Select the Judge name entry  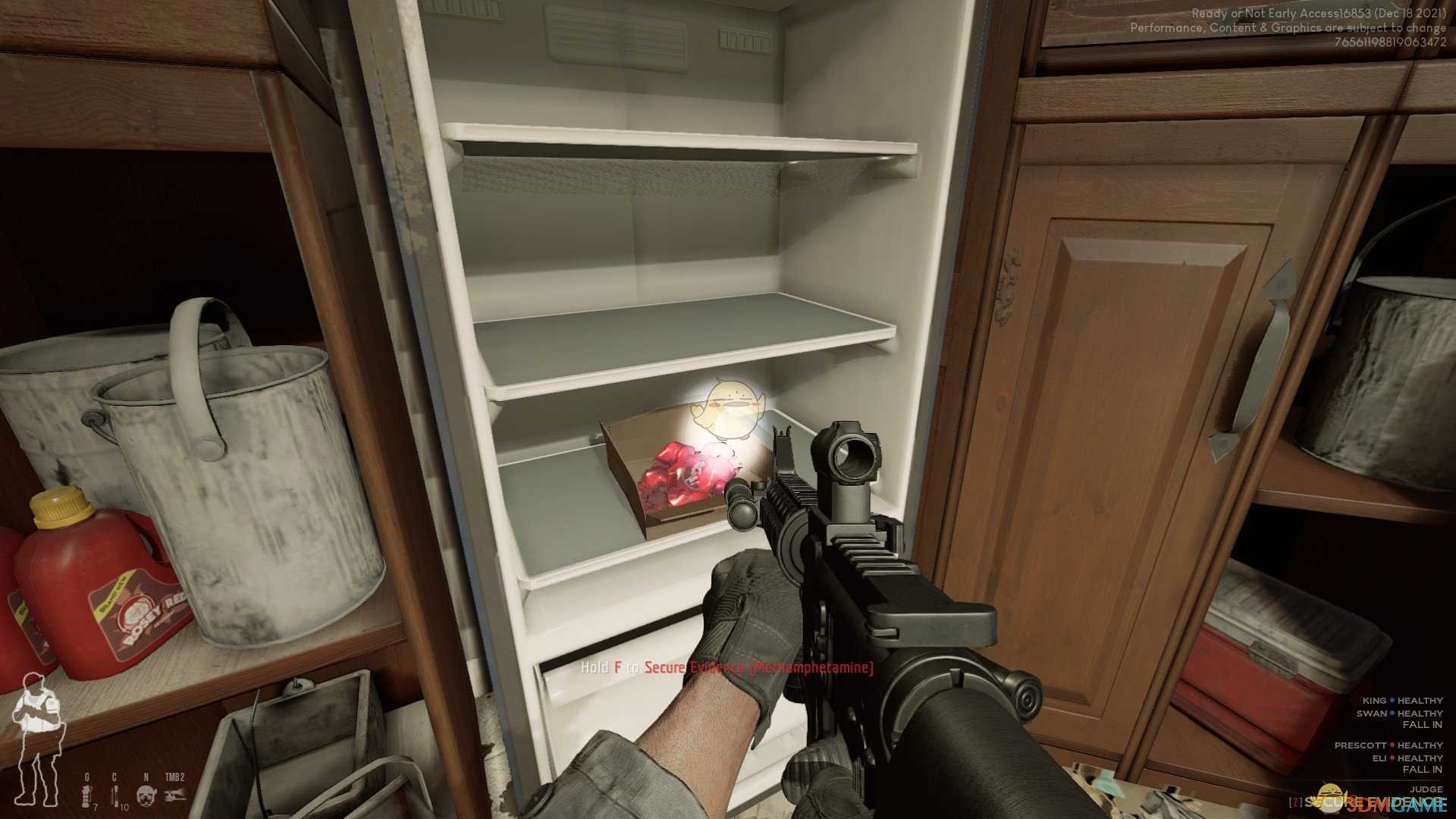click(1426, 789)
